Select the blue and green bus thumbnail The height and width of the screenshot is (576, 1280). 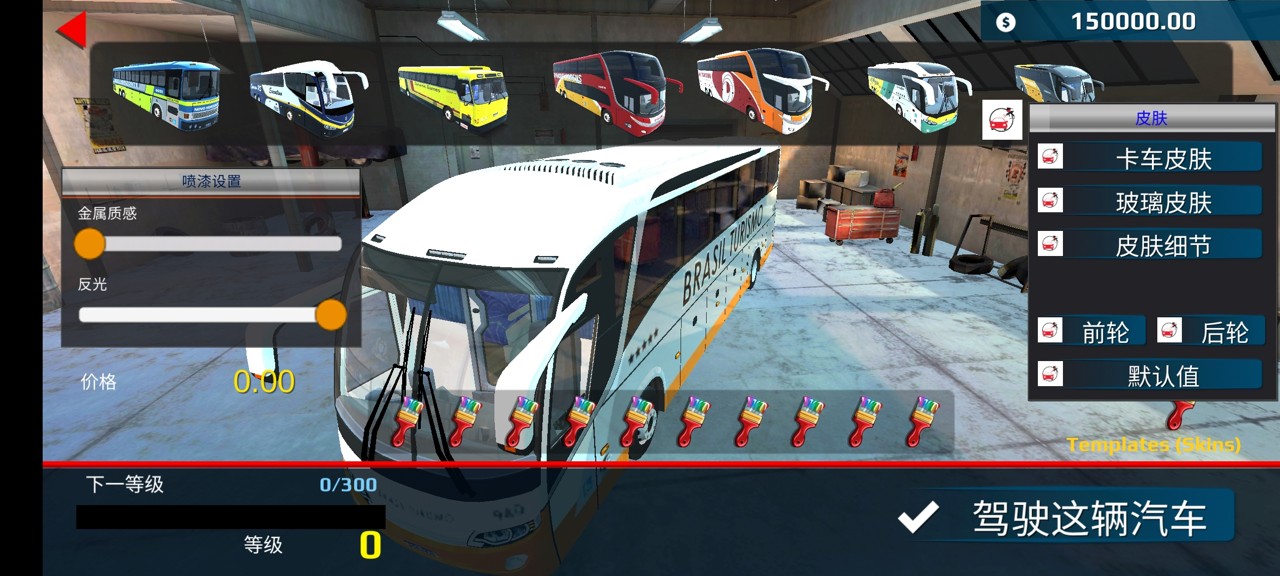(166, 94)
